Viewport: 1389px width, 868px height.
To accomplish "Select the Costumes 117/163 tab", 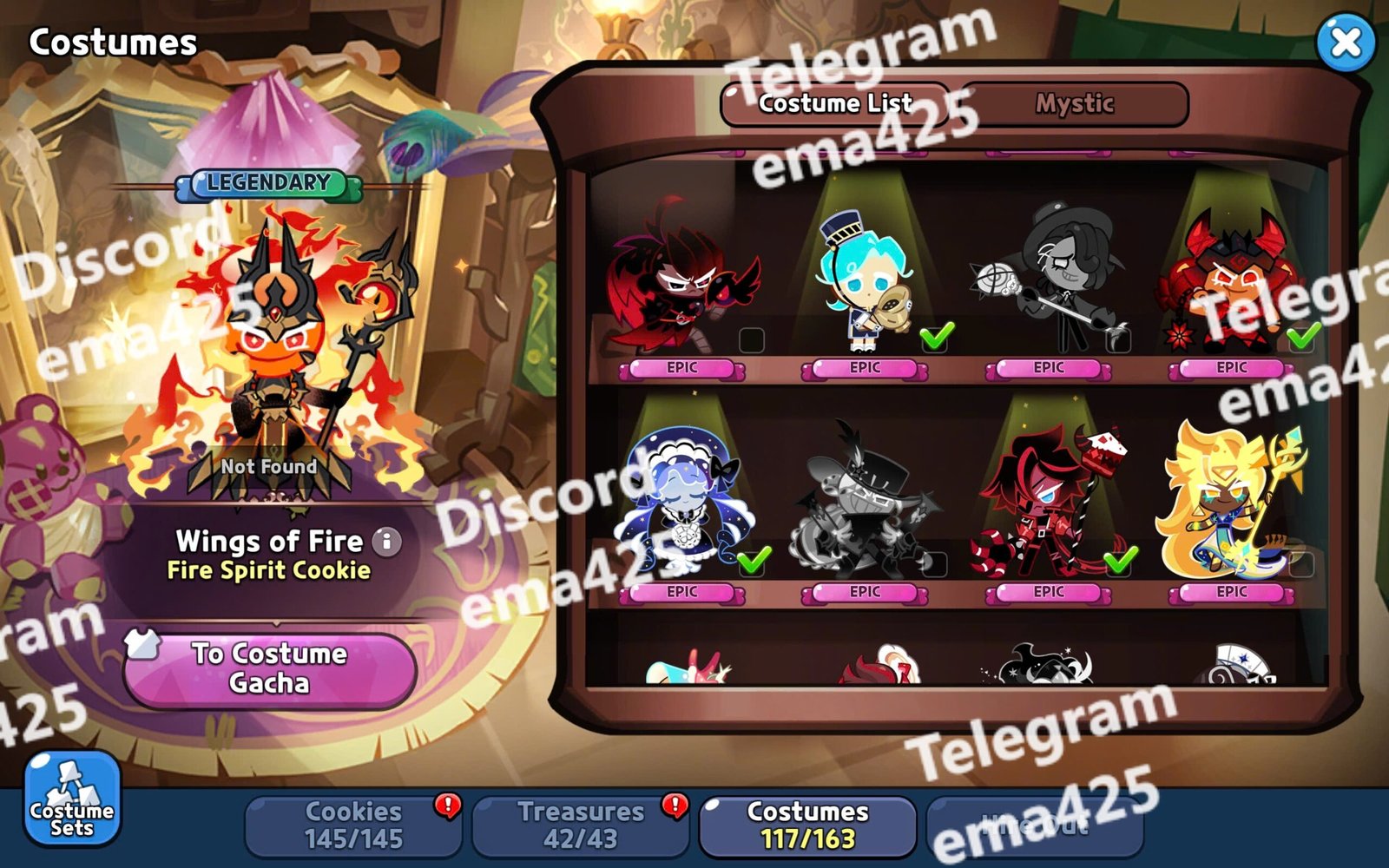I will (x=807, y=825).
